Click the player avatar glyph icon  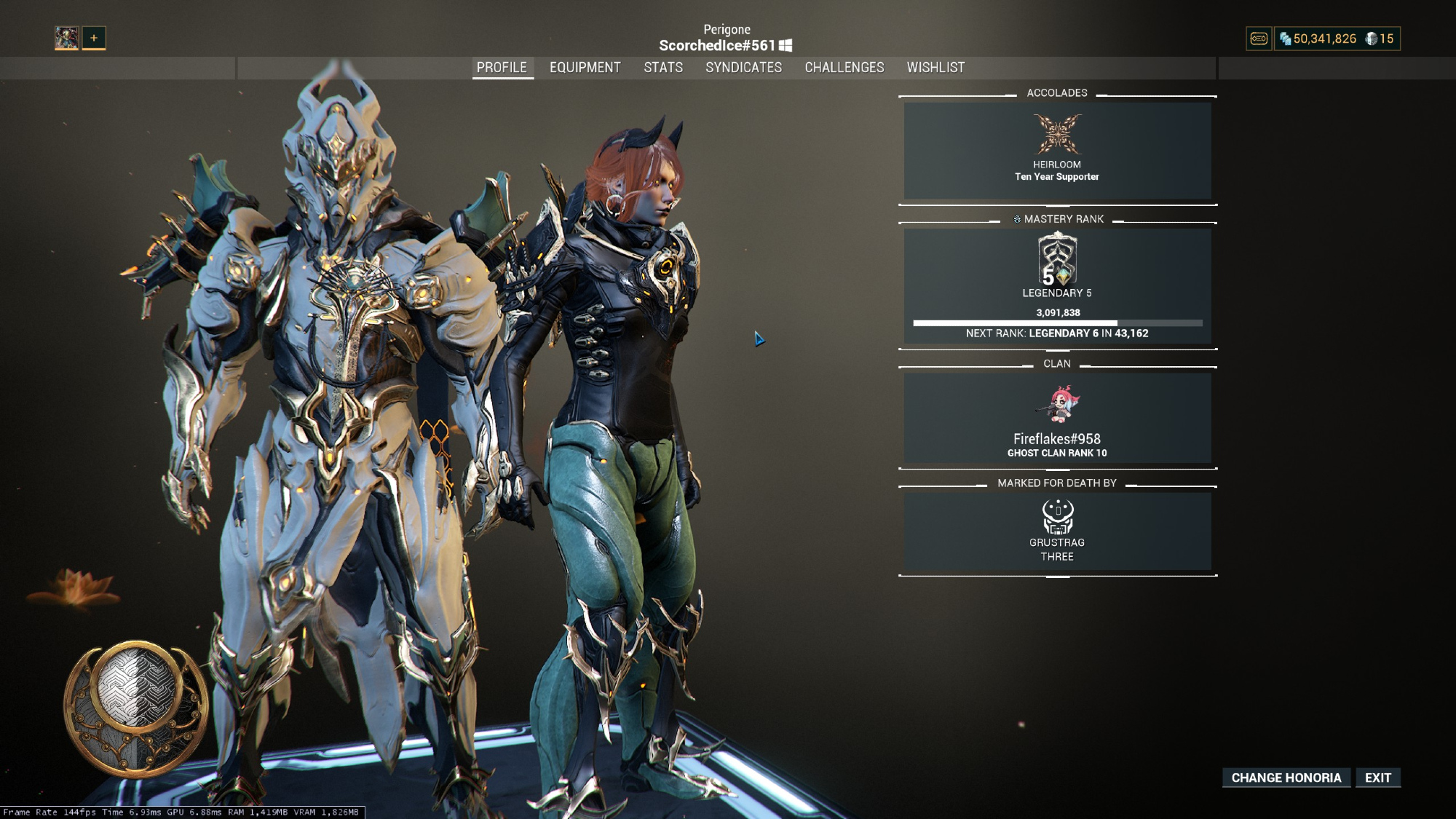(66, 38)
